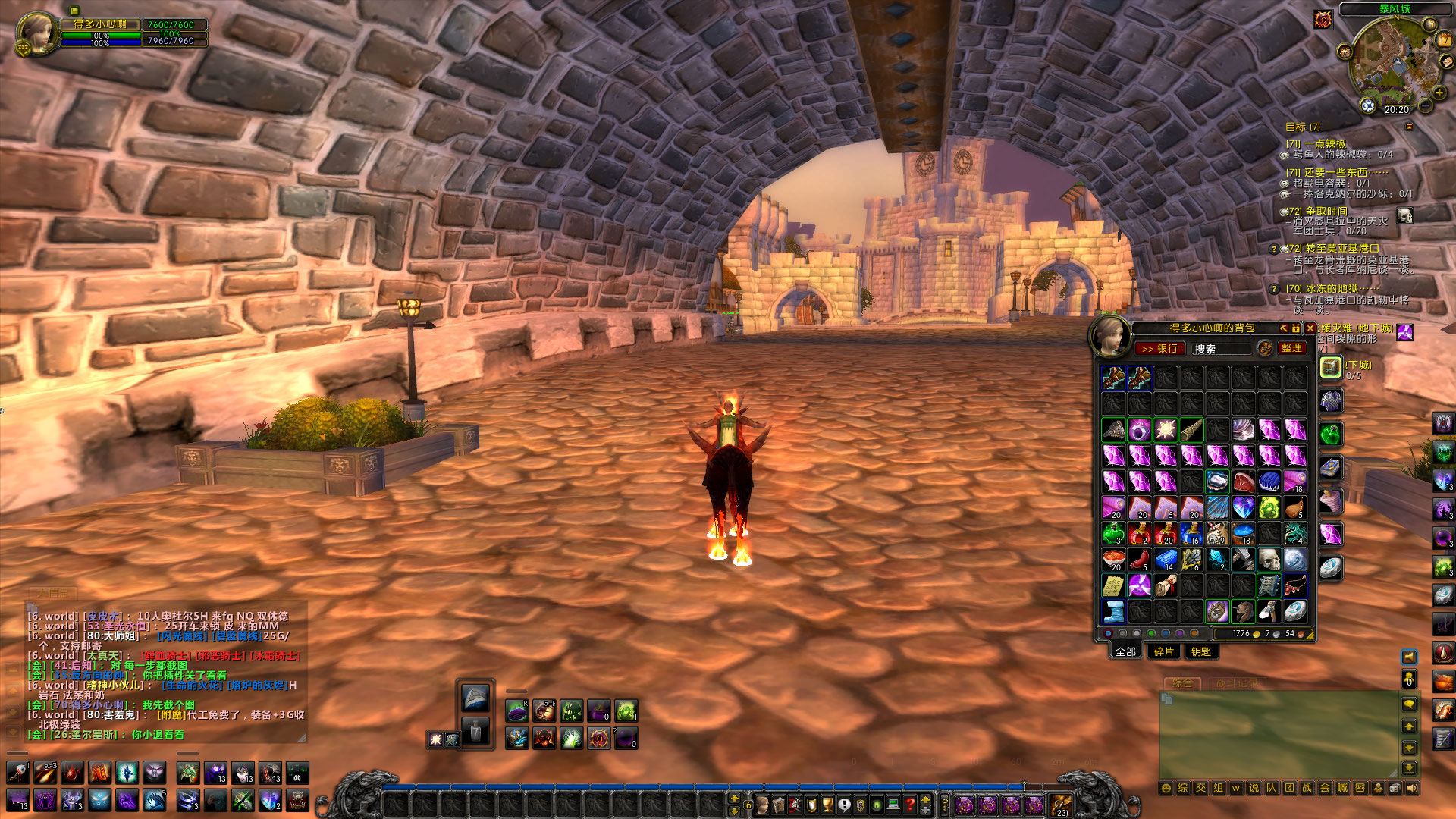Click the minimize arrow on the bag title bar
The height and width of the screenshot is (819, 1456).
tap(1284, 329)
